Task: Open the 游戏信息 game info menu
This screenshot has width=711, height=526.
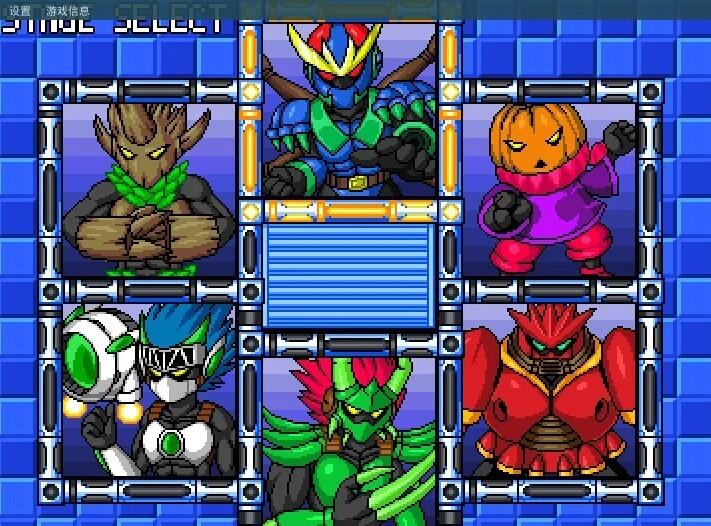Action: (x=67, y=11)
